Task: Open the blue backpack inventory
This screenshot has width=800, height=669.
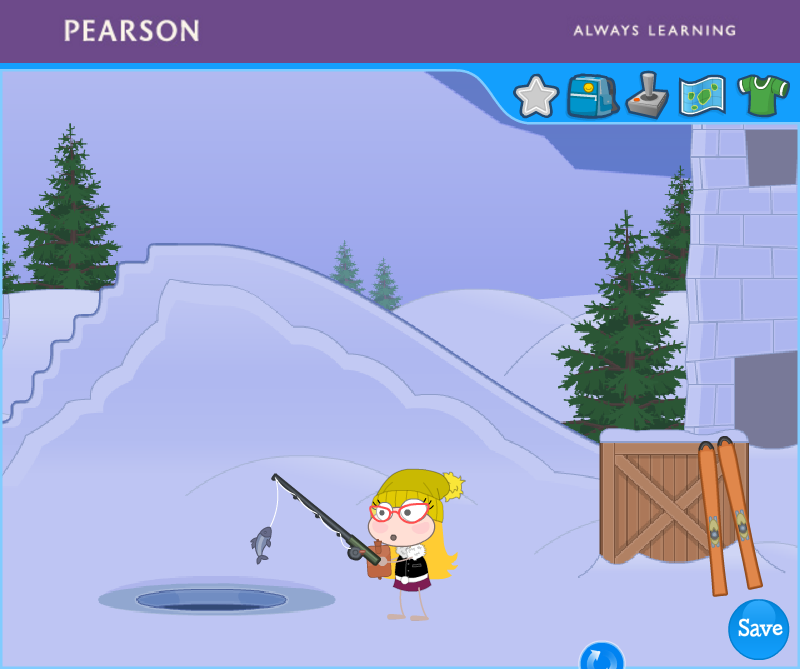Action: click(x=591, y=96)
